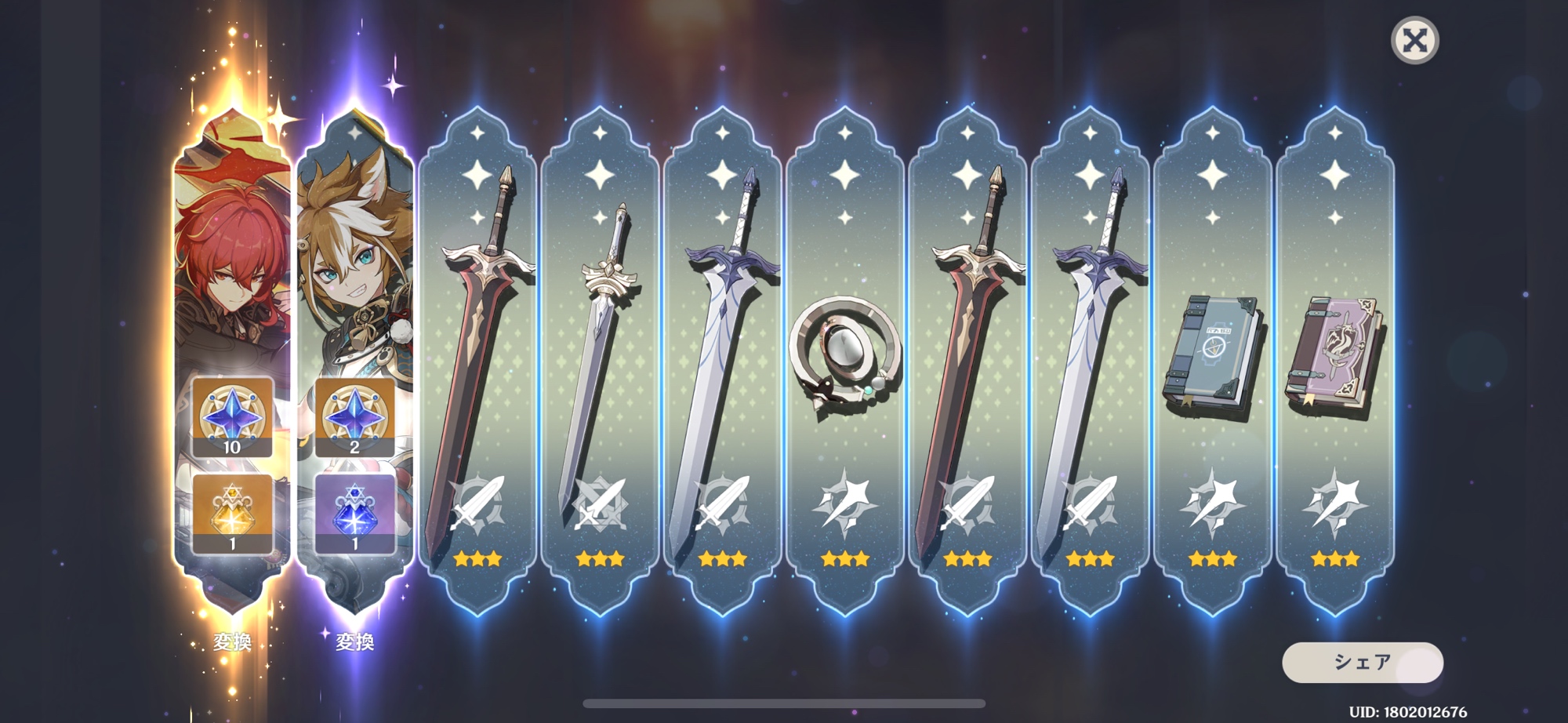Choose the purple dragon-emblem book card
This screenshot has height=723, width=1568.
tap(1334, 361)
